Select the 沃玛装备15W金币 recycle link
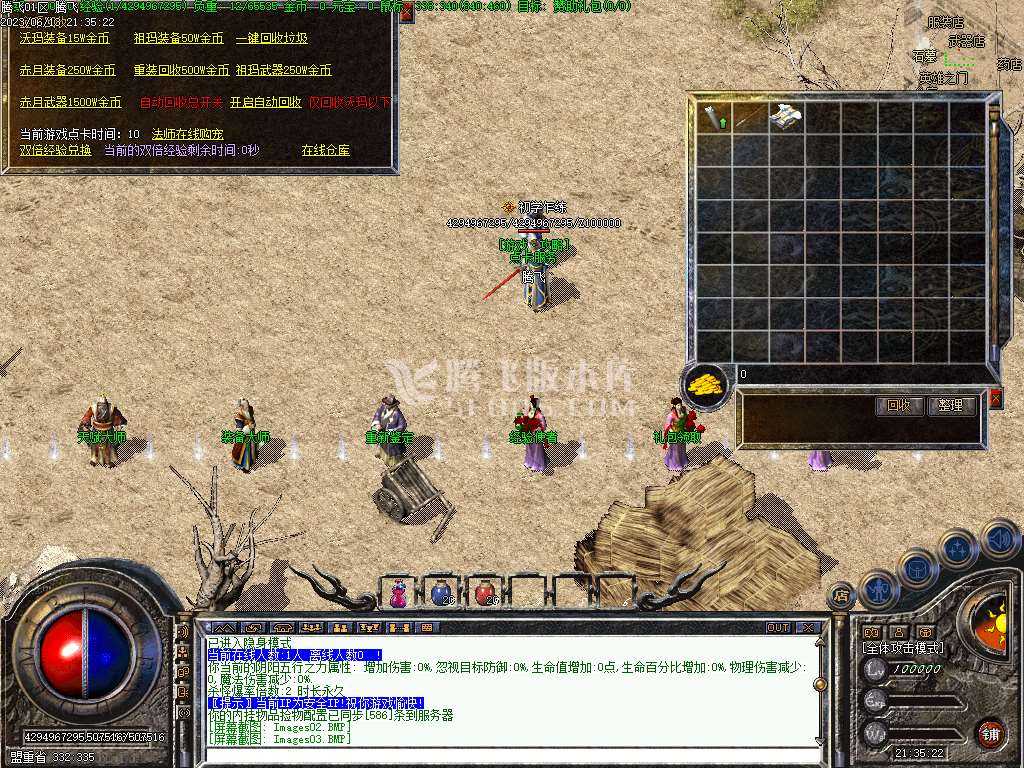The height and width of the screenshot is (768, 1024). [65, 39]
